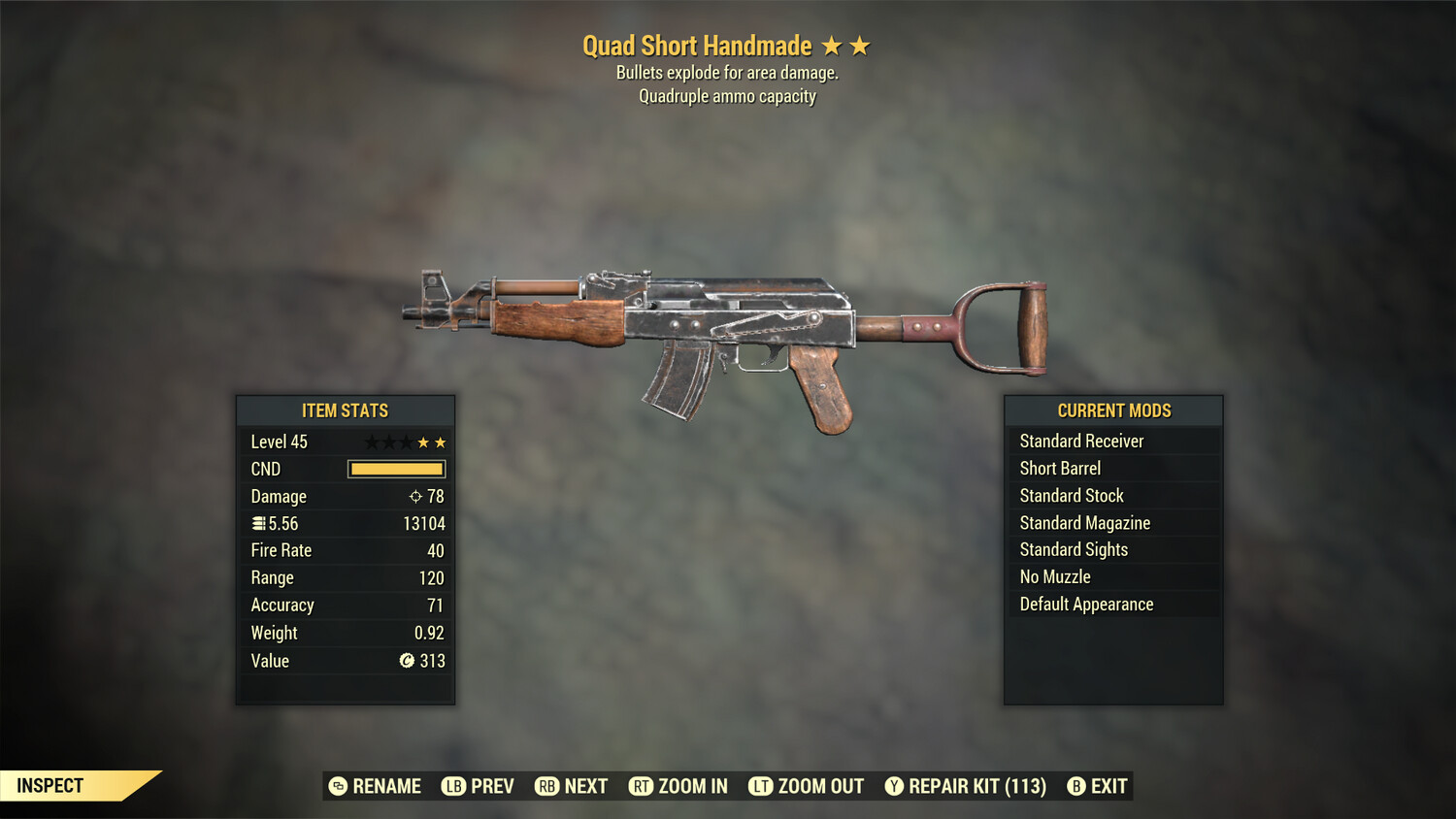The height and width of the screenshot is (819, 1456).
Task: Click the B icon next to EXIT
Action: (x=1076, y=786)
